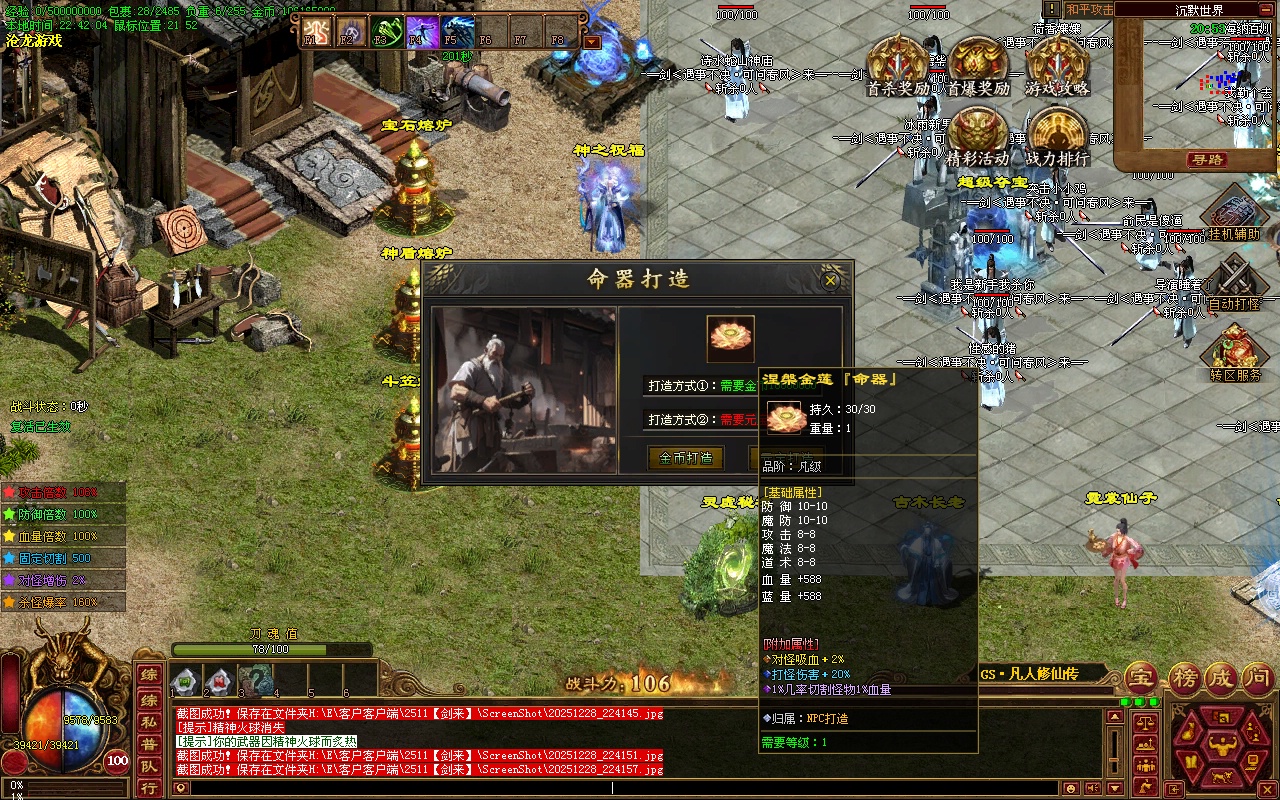
Task: Open the 游戏攻略 guide icon
Action: [x=1057, y=65]
